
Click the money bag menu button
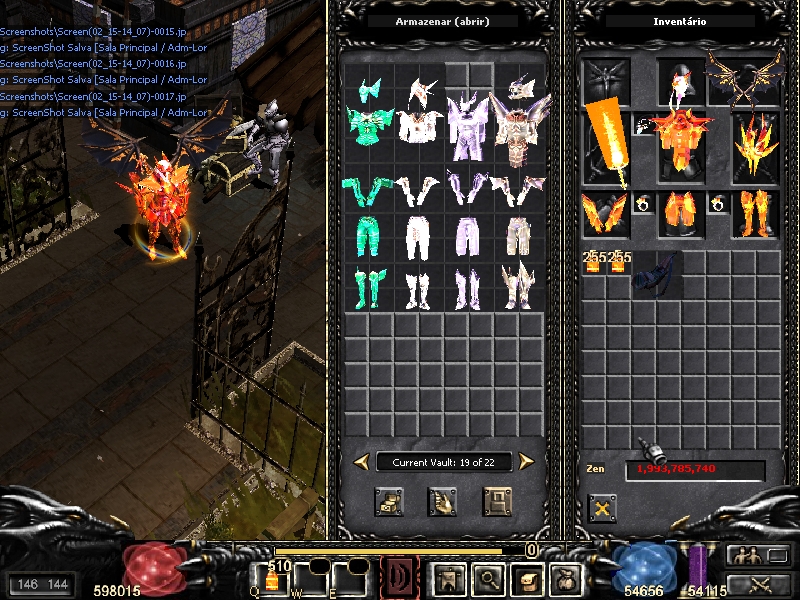click(x=563, y=579)
